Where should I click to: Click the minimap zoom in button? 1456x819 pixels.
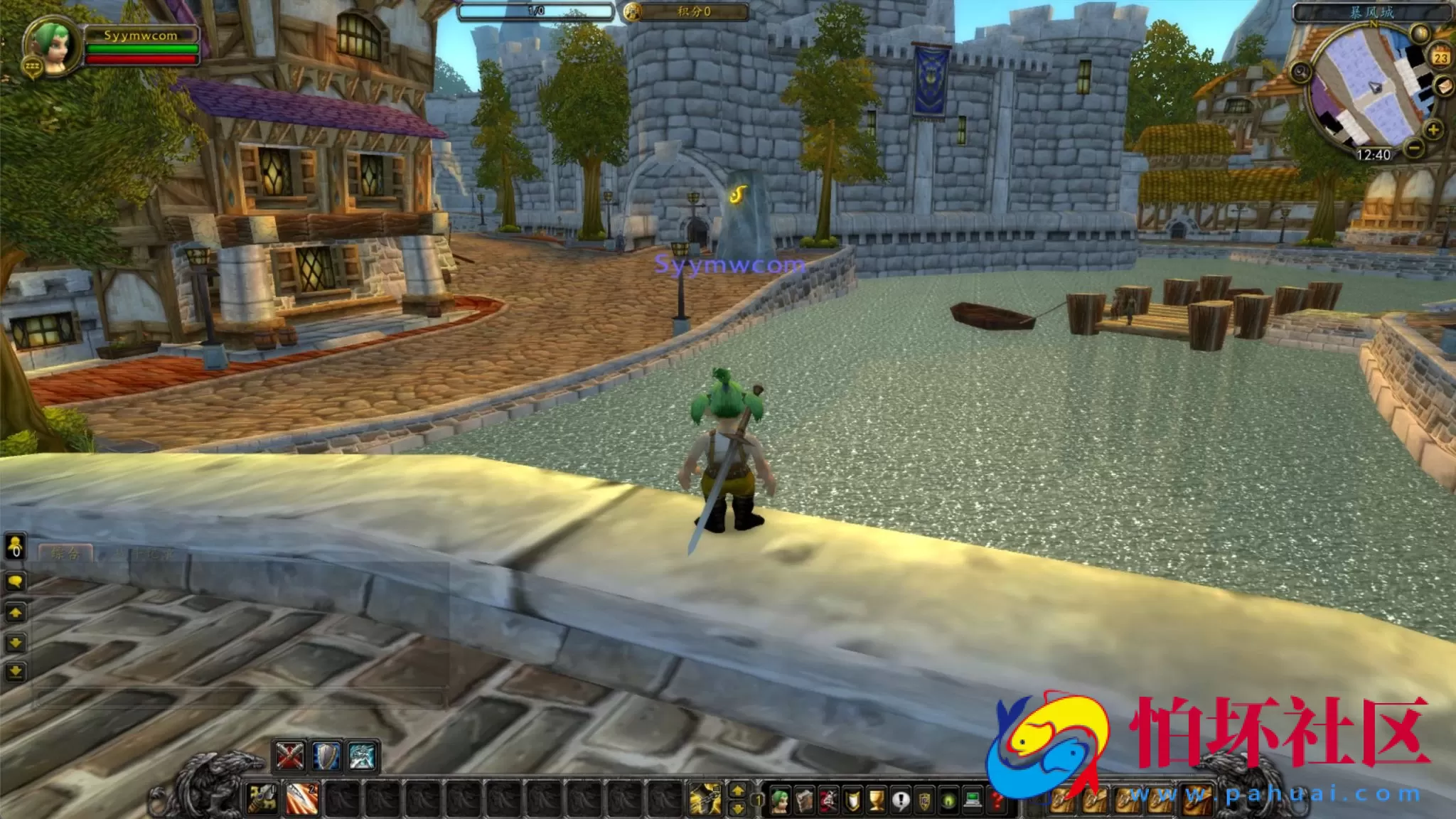(1433, 131)
